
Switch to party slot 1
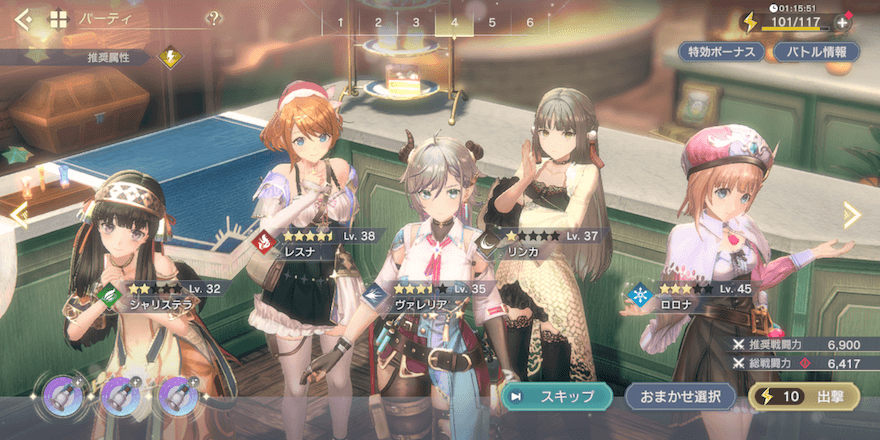(340, 22)
